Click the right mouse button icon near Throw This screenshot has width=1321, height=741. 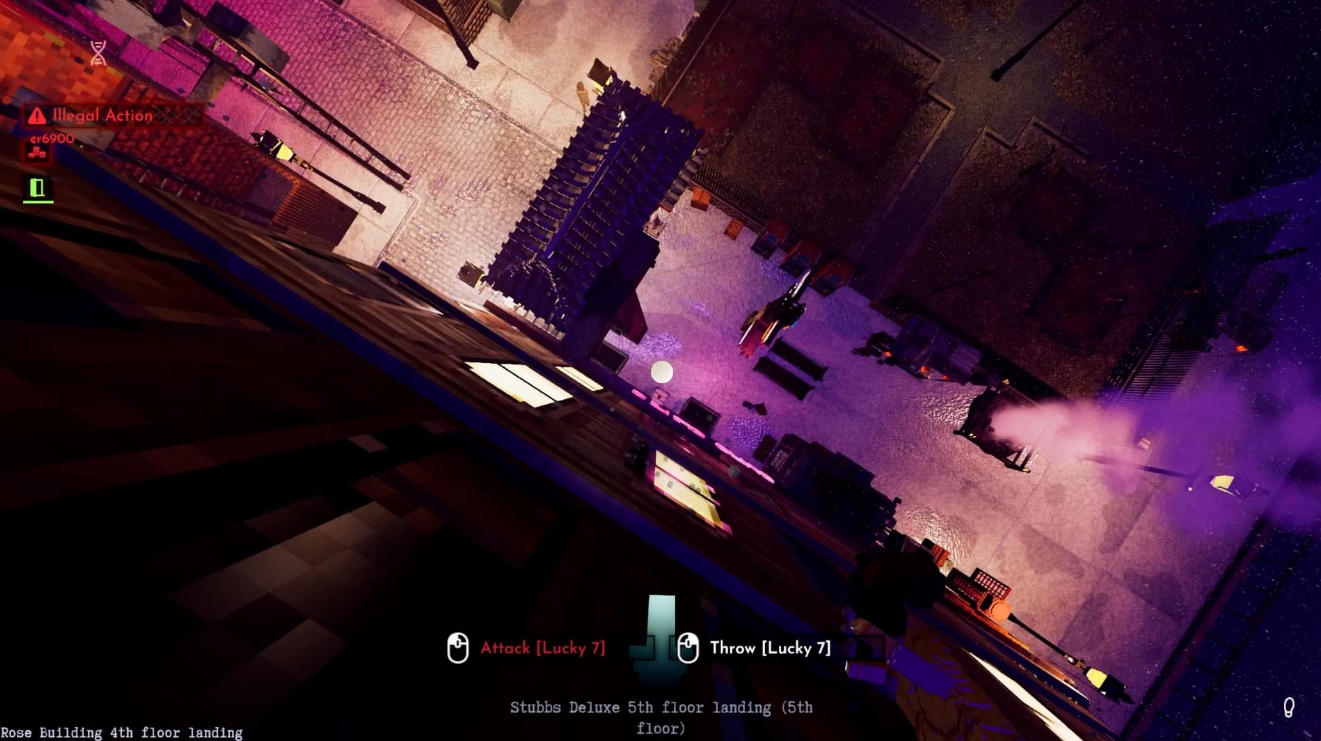coord(688,648)
